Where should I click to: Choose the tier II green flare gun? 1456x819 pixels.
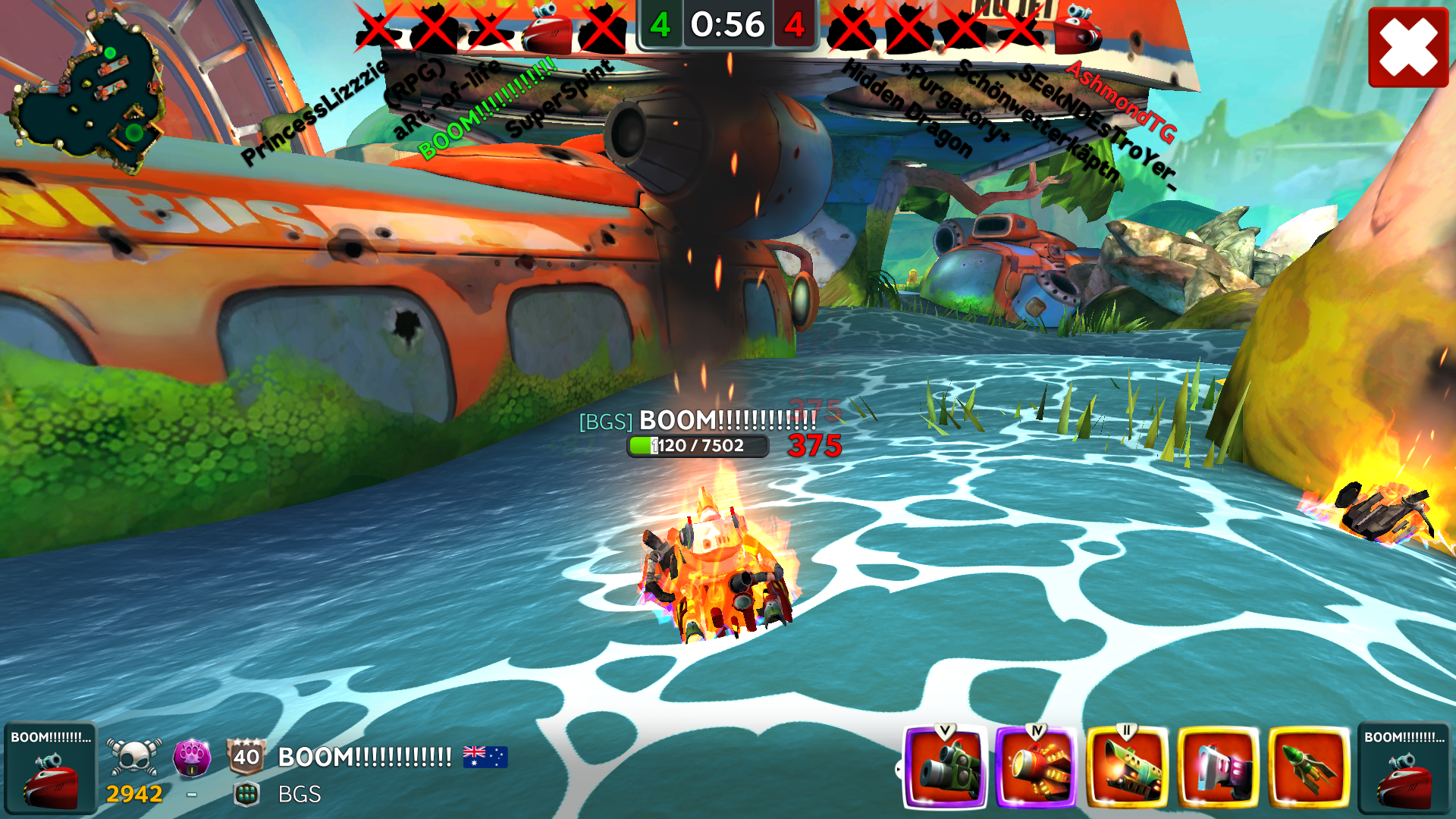[1127, 767]
